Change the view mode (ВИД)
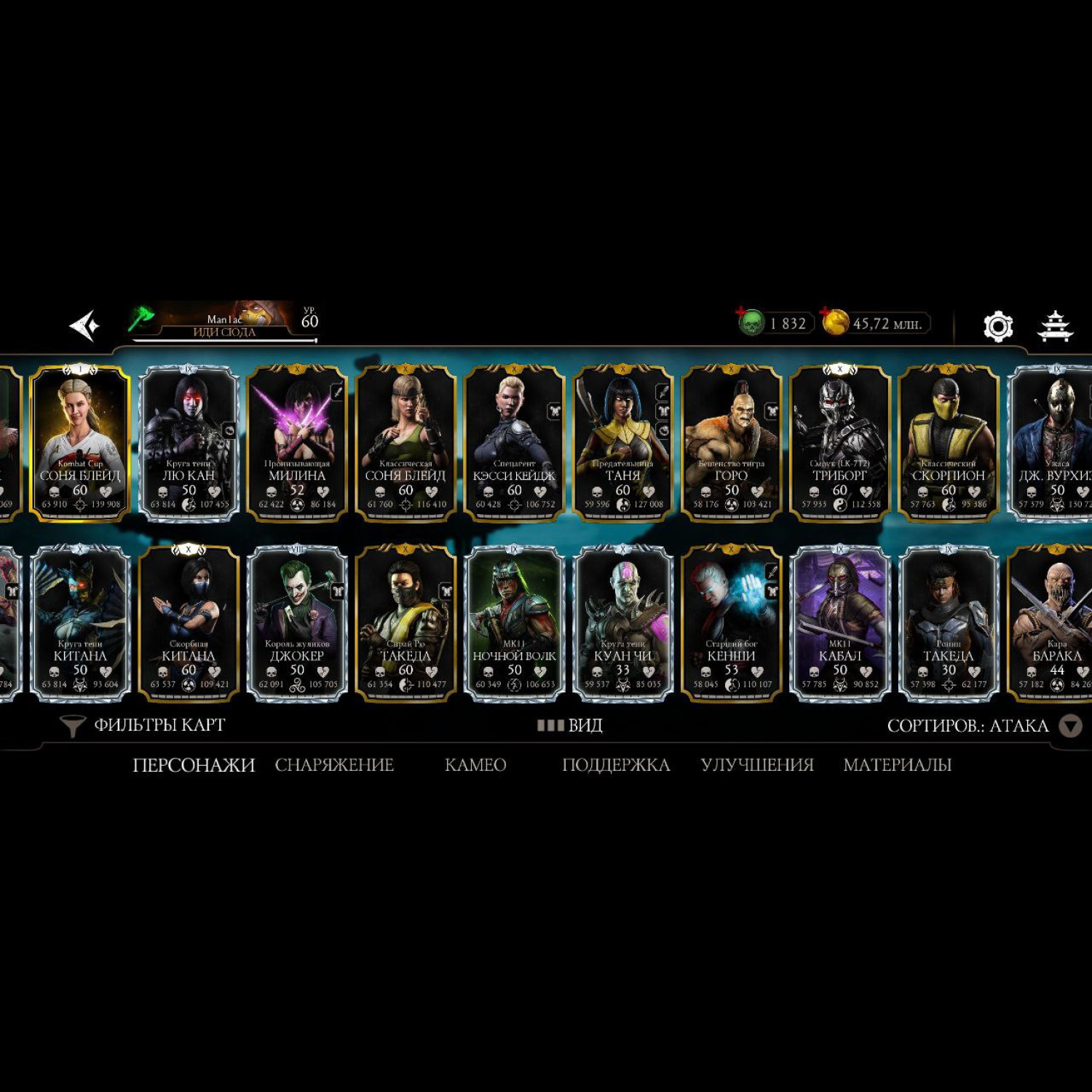This screenshot has height=1092, width=1092. (570, 725)
